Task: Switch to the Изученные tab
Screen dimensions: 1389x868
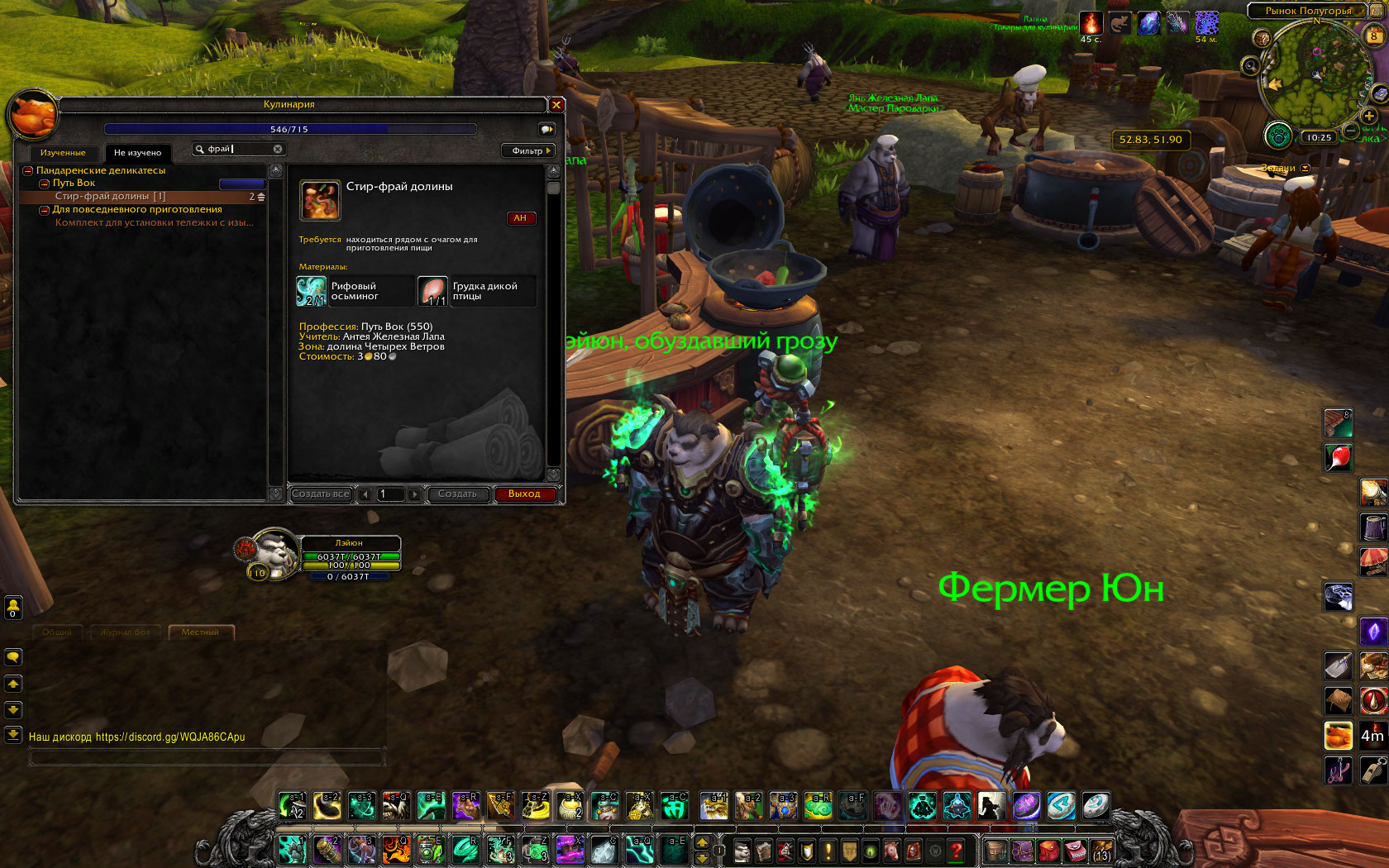Action: (63, 153)
